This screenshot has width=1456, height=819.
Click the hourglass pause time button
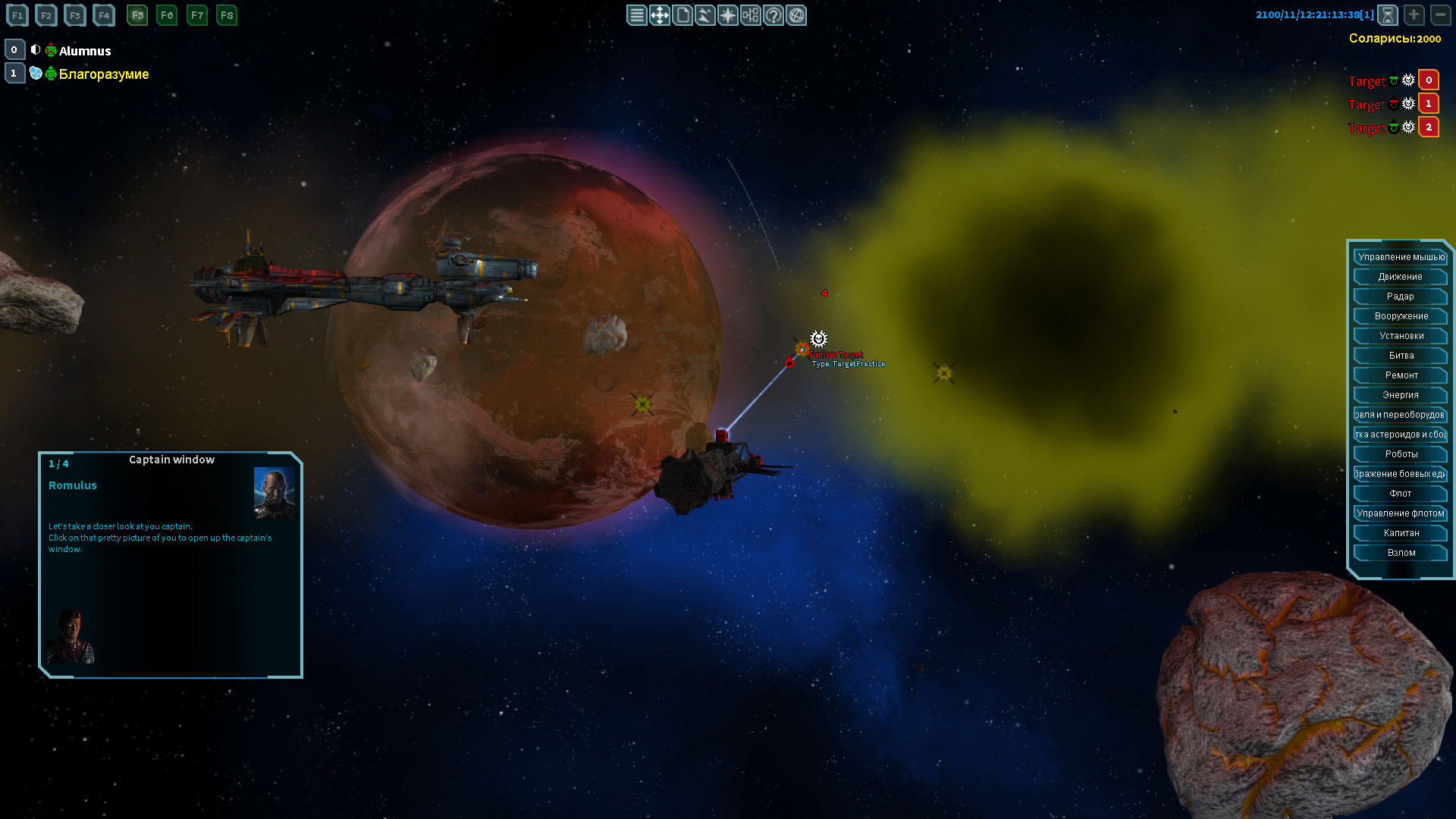(x=1387, y=15)
